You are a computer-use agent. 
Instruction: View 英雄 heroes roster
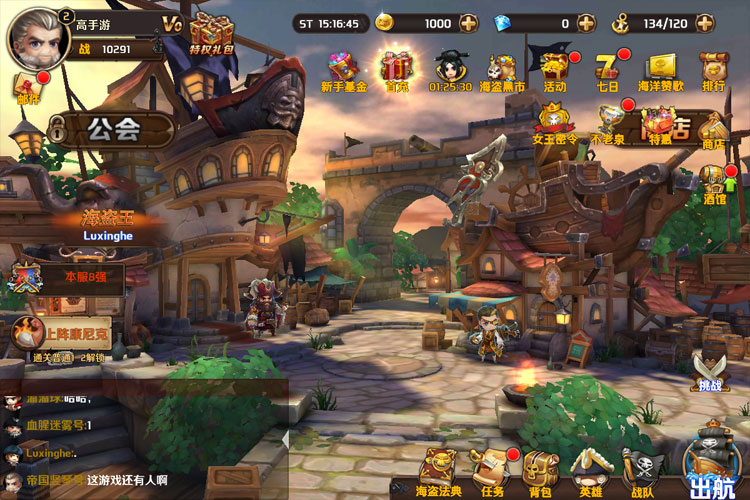pos(590,470)
